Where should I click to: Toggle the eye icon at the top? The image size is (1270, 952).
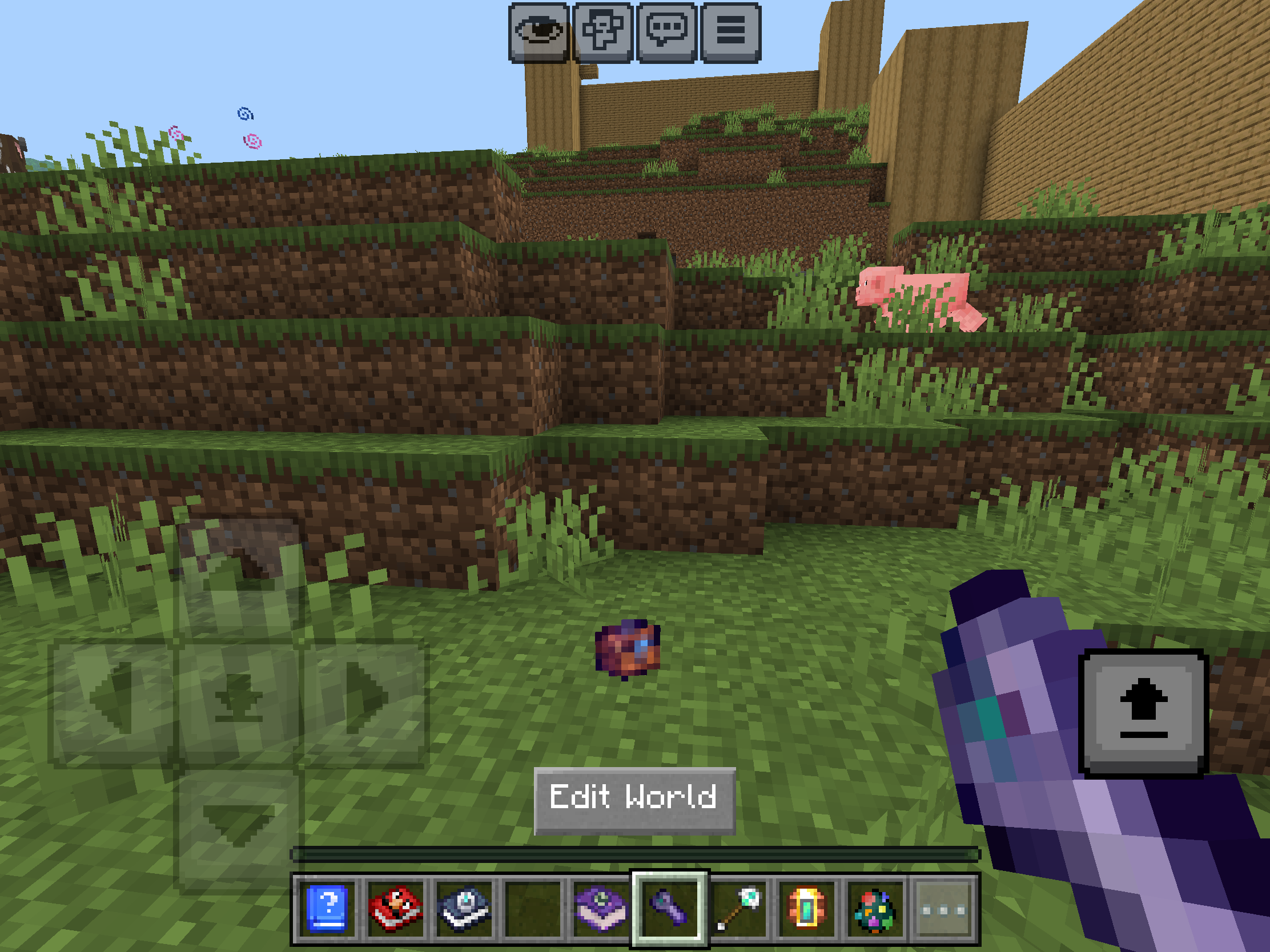tap(538, 32)
